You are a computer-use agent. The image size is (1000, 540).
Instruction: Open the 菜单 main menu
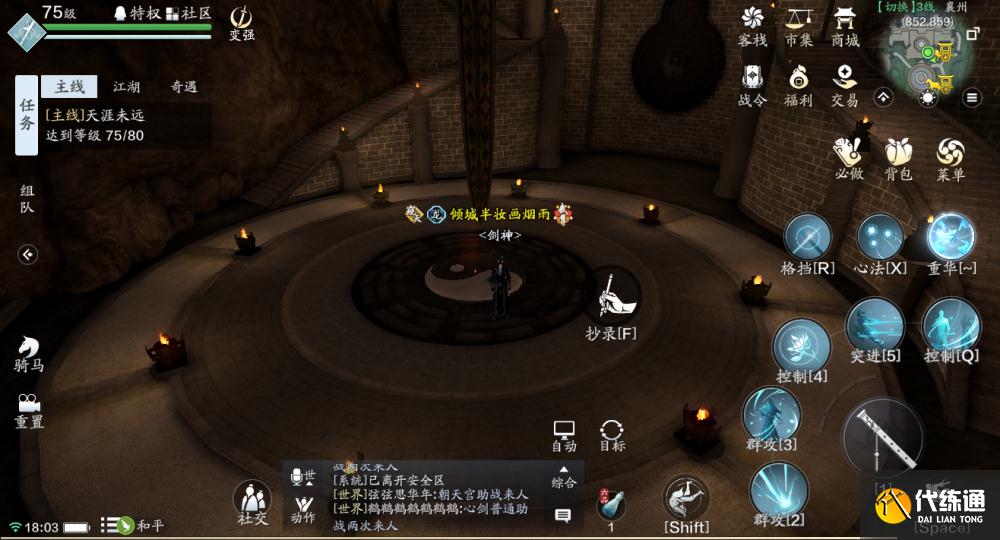pos(950,158)
